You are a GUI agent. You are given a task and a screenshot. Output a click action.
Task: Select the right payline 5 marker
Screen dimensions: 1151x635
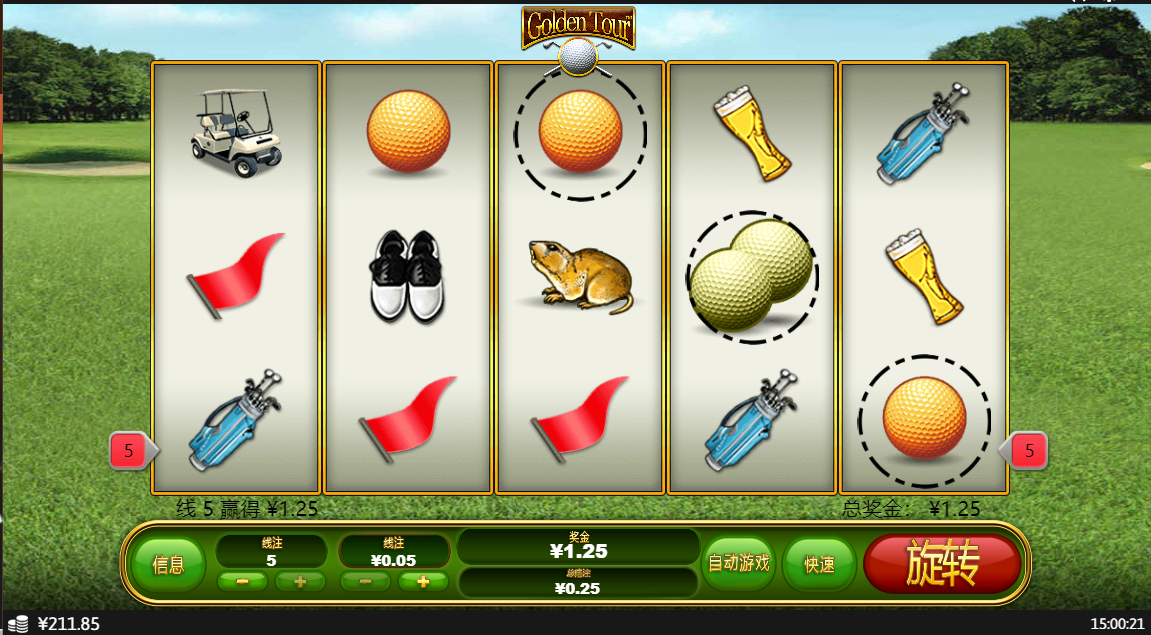tap(1028, 451)
